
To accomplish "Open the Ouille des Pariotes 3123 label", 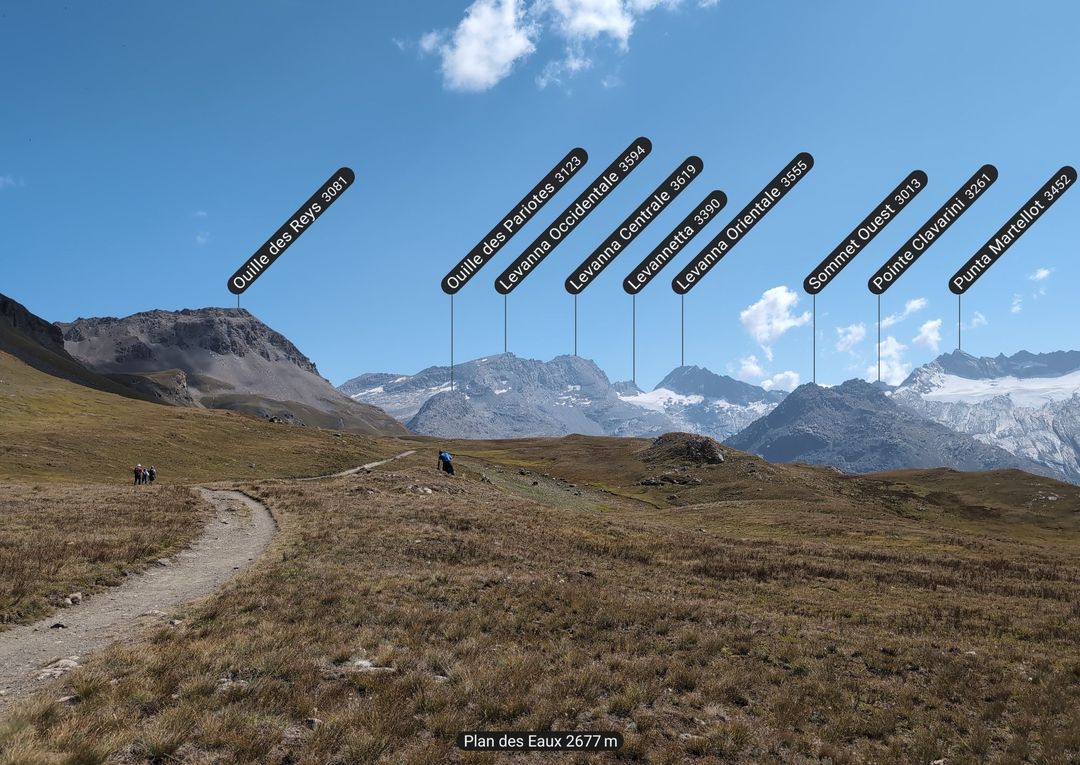I will [x=514, y=221].
